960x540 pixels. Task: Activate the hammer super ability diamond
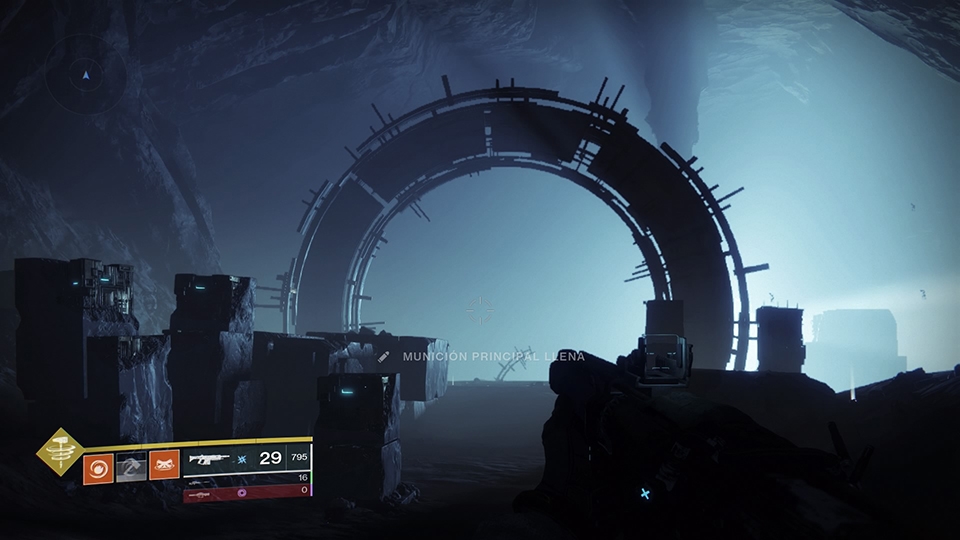click(61, 452)
